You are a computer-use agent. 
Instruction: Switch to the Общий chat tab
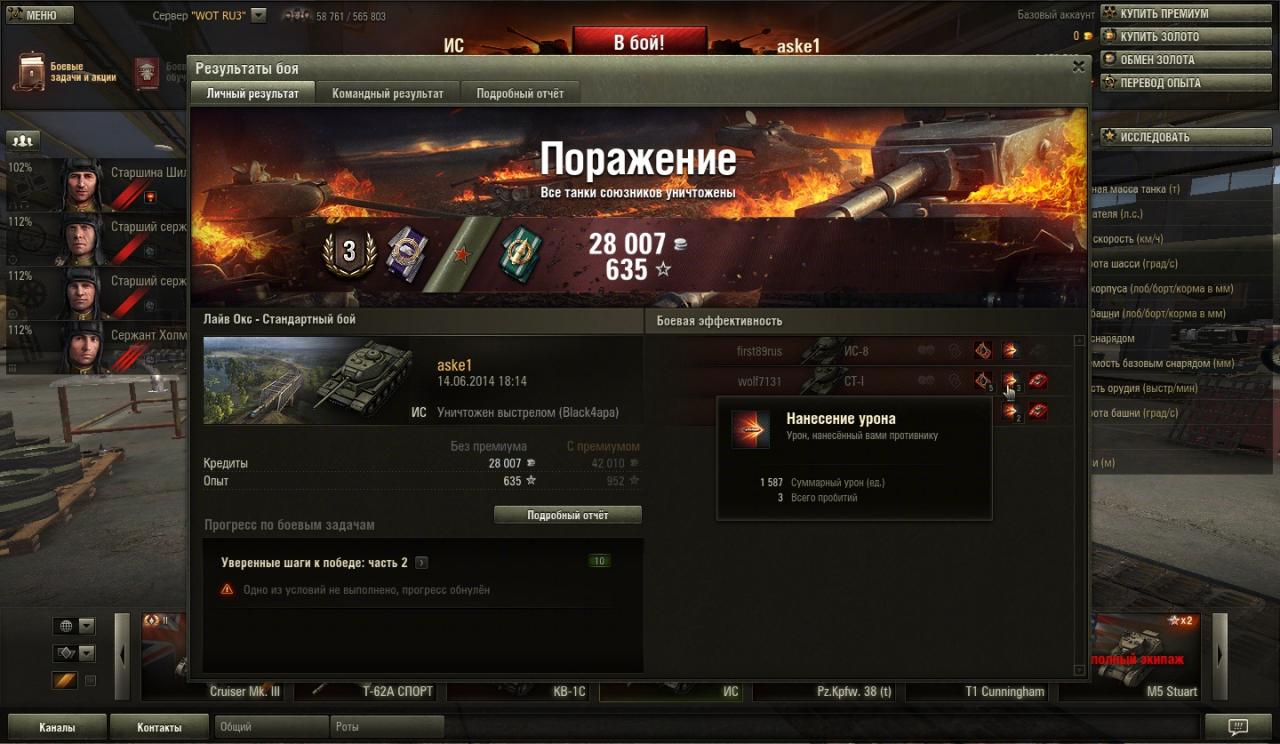click(270, 727)
